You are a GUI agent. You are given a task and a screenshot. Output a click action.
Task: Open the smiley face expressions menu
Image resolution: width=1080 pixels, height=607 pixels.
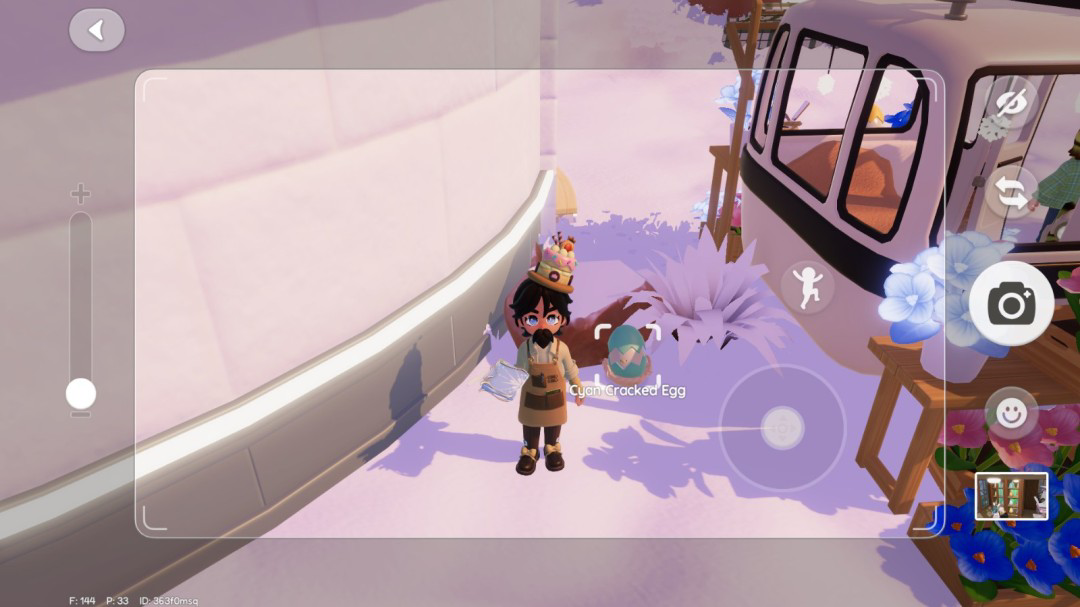(x=1011, y=413)
